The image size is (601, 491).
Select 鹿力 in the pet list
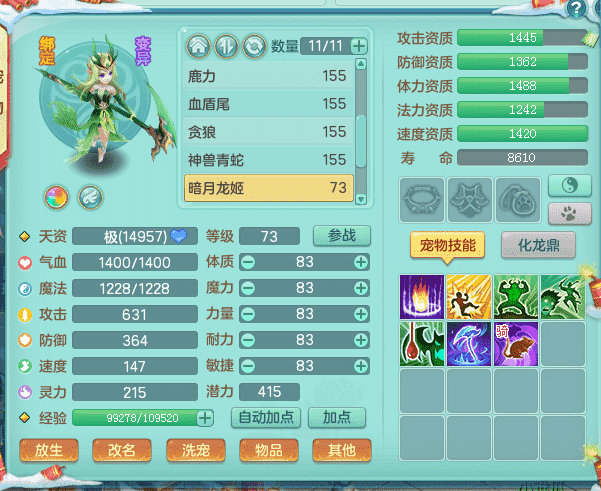pos(268,76)
